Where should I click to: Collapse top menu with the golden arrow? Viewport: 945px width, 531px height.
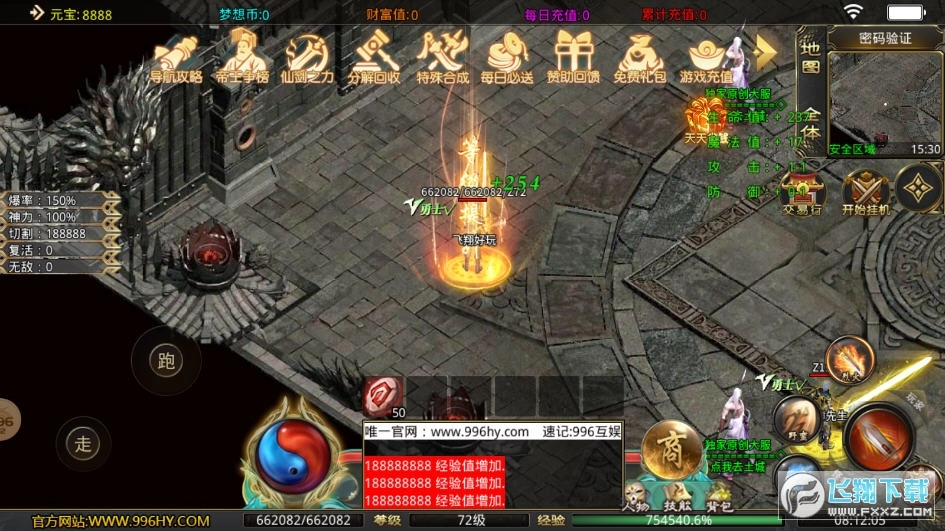[x=766, y=50]
